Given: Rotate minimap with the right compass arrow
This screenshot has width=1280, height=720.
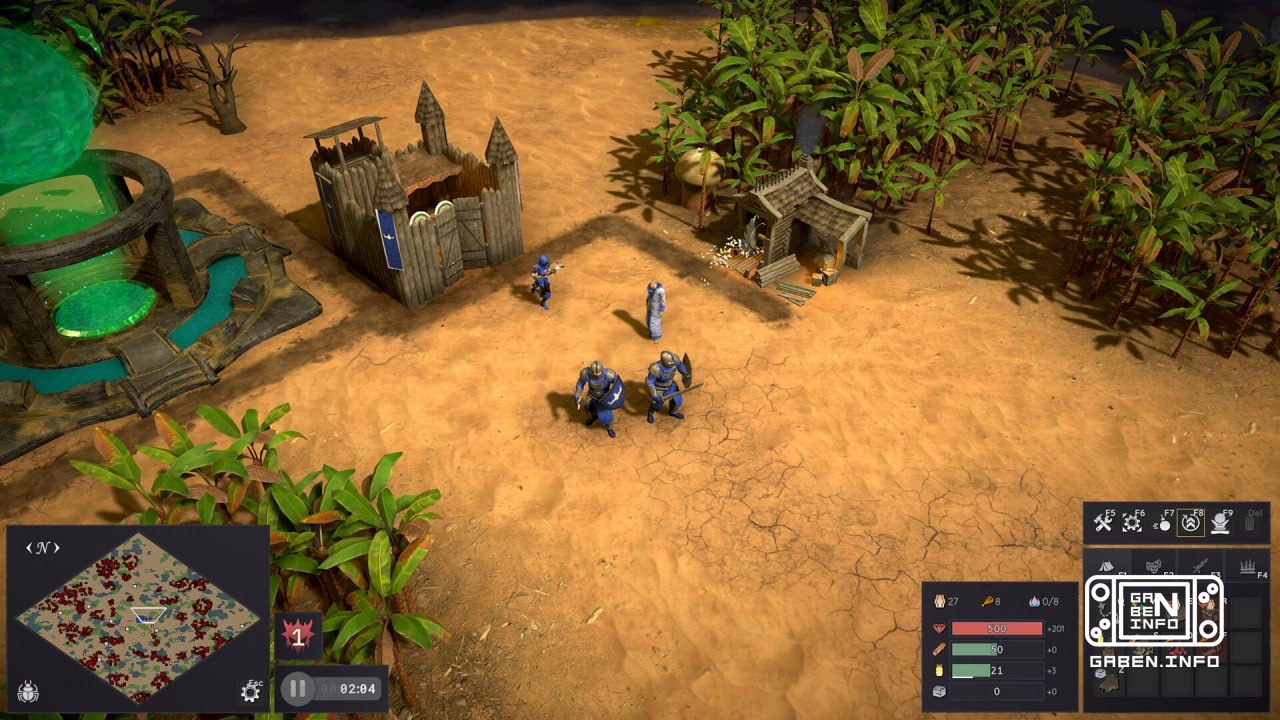Looking at the screenshot, I should tap(57, 547).
